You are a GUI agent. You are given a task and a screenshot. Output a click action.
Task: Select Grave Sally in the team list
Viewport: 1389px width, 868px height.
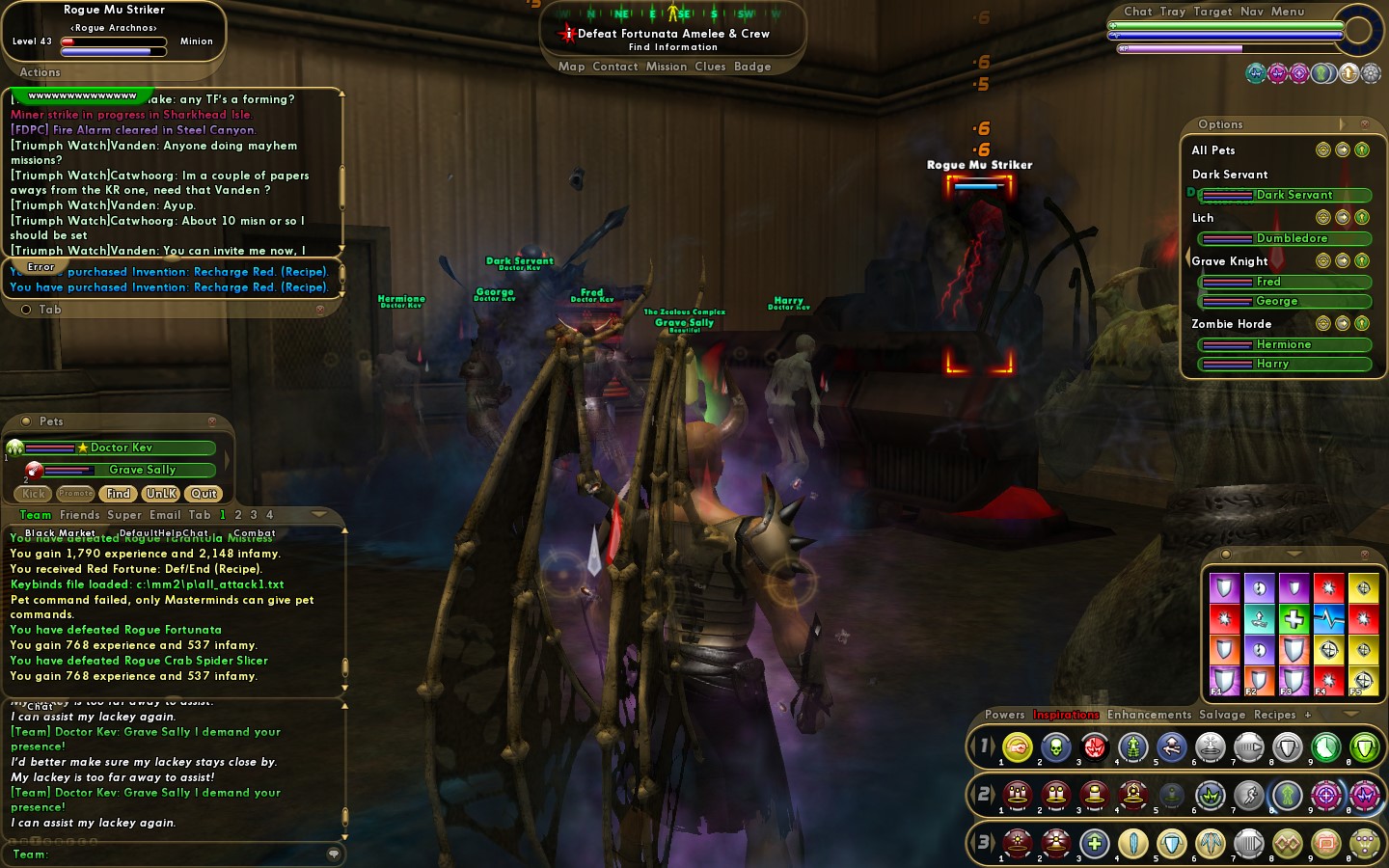[142, 470]
